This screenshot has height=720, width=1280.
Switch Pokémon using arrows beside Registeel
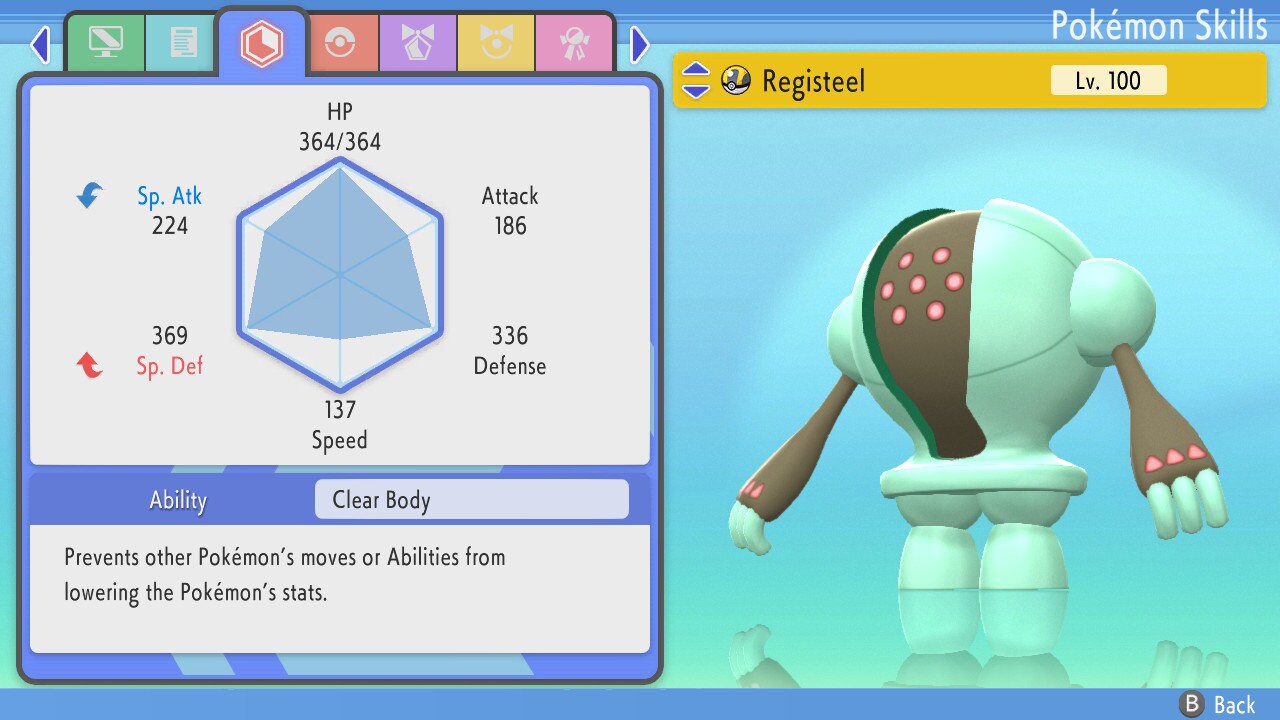click(x=696, y=81)
